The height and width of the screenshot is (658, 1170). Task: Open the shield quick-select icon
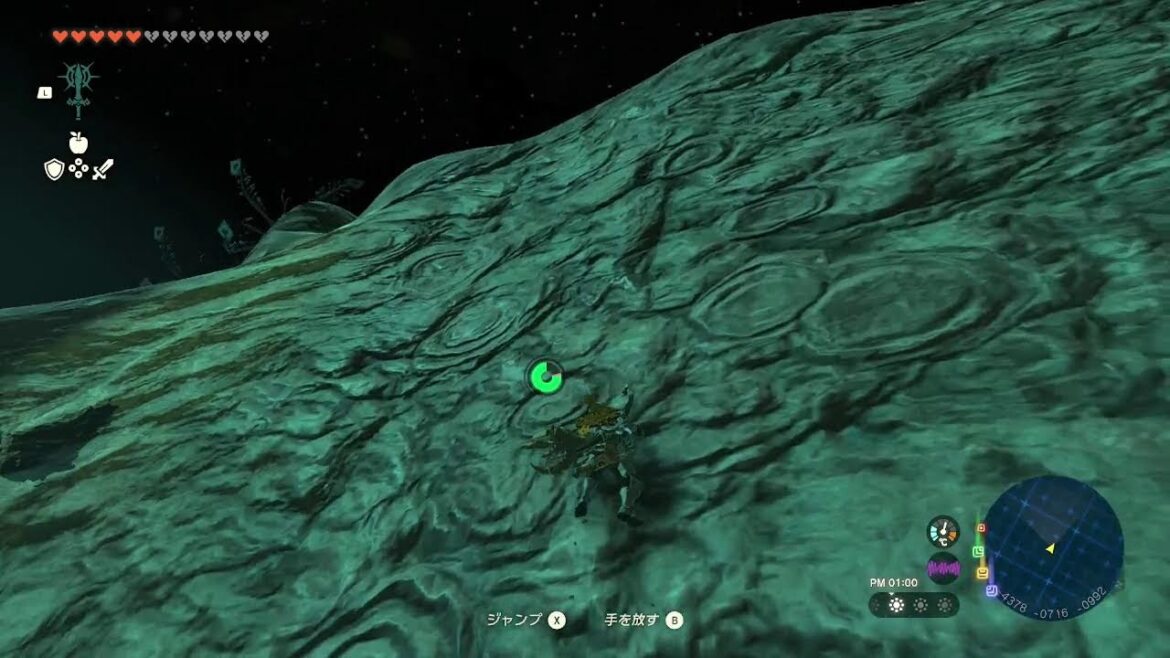[x=54, y=169]
